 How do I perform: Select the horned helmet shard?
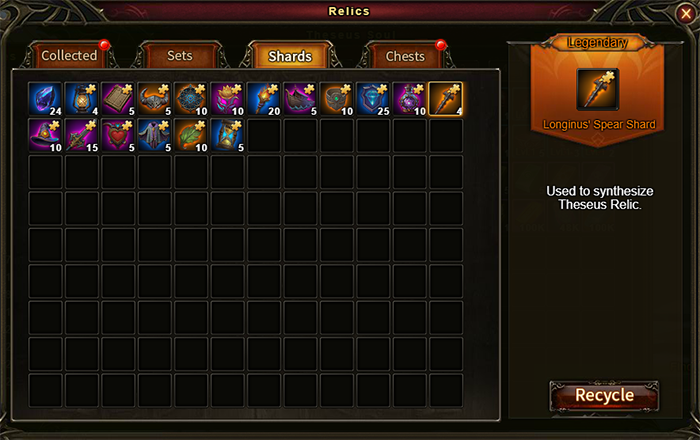tap(155, 99)
